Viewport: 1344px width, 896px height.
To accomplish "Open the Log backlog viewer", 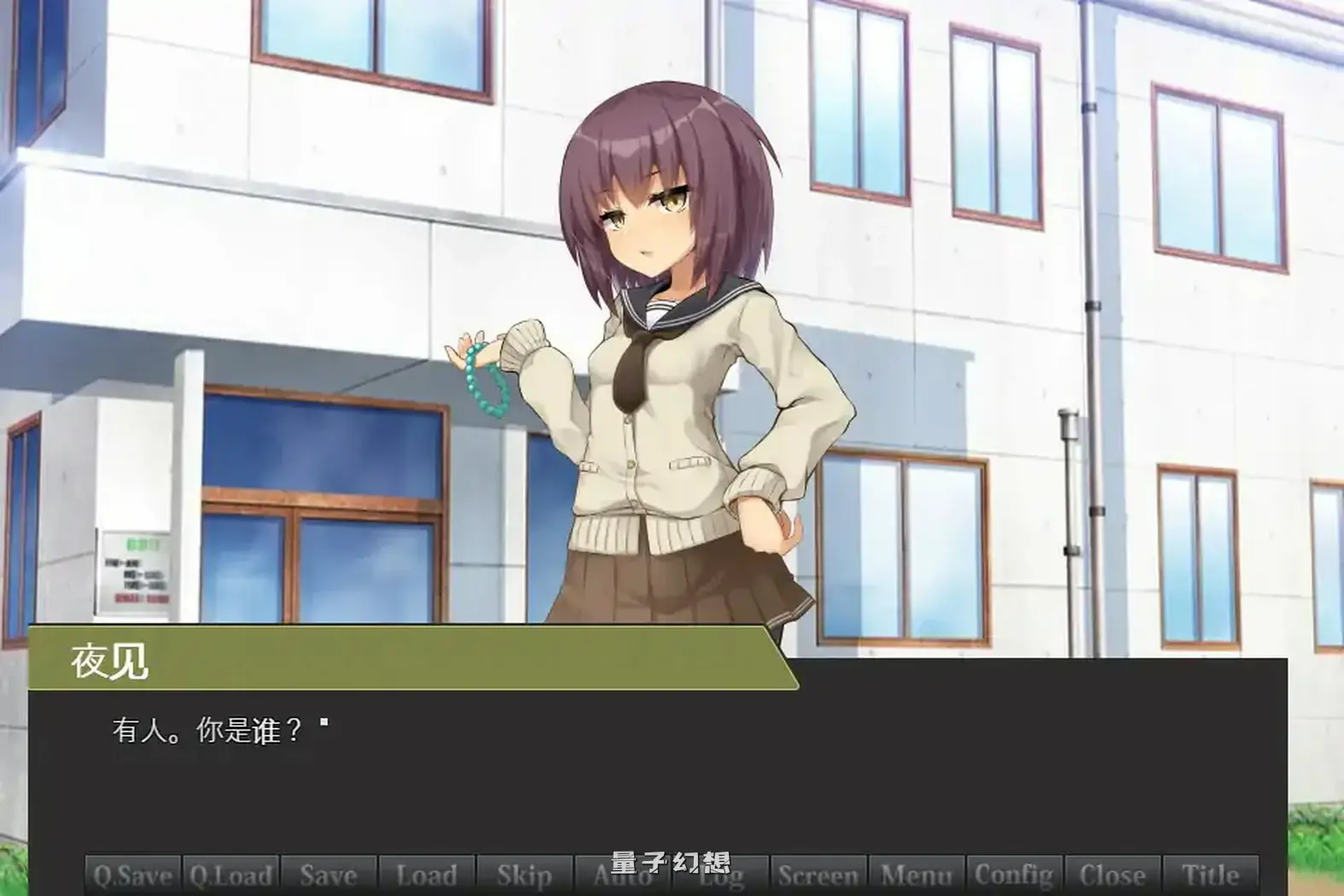I will tap(719, 876).
